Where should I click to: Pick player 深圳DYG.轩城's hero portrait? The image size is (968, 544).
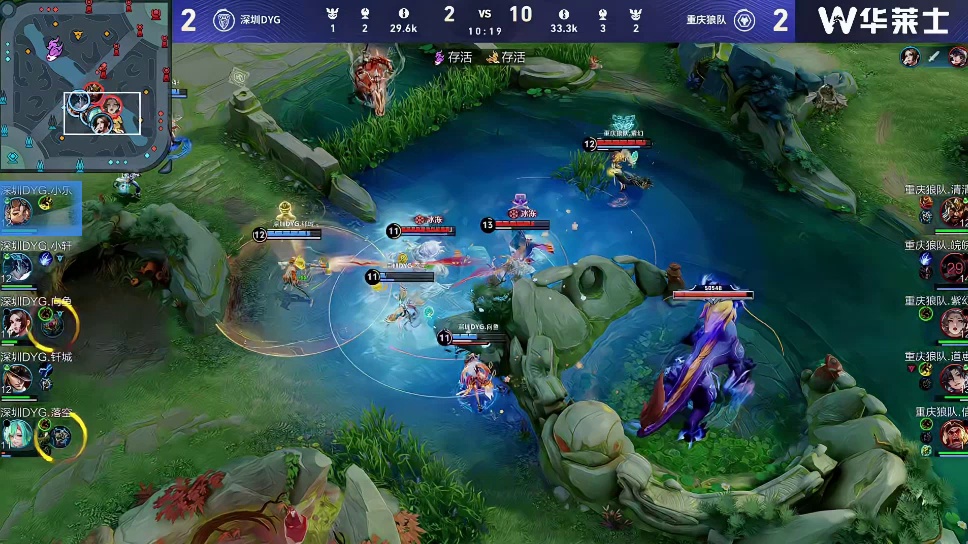[18, 378]
